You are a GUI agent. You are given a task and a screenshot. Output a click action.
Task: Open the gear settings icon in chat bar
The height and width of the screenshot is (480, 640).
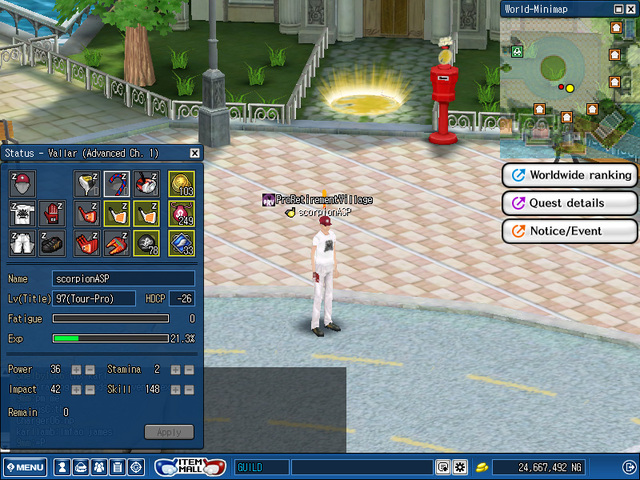(460, 467)
